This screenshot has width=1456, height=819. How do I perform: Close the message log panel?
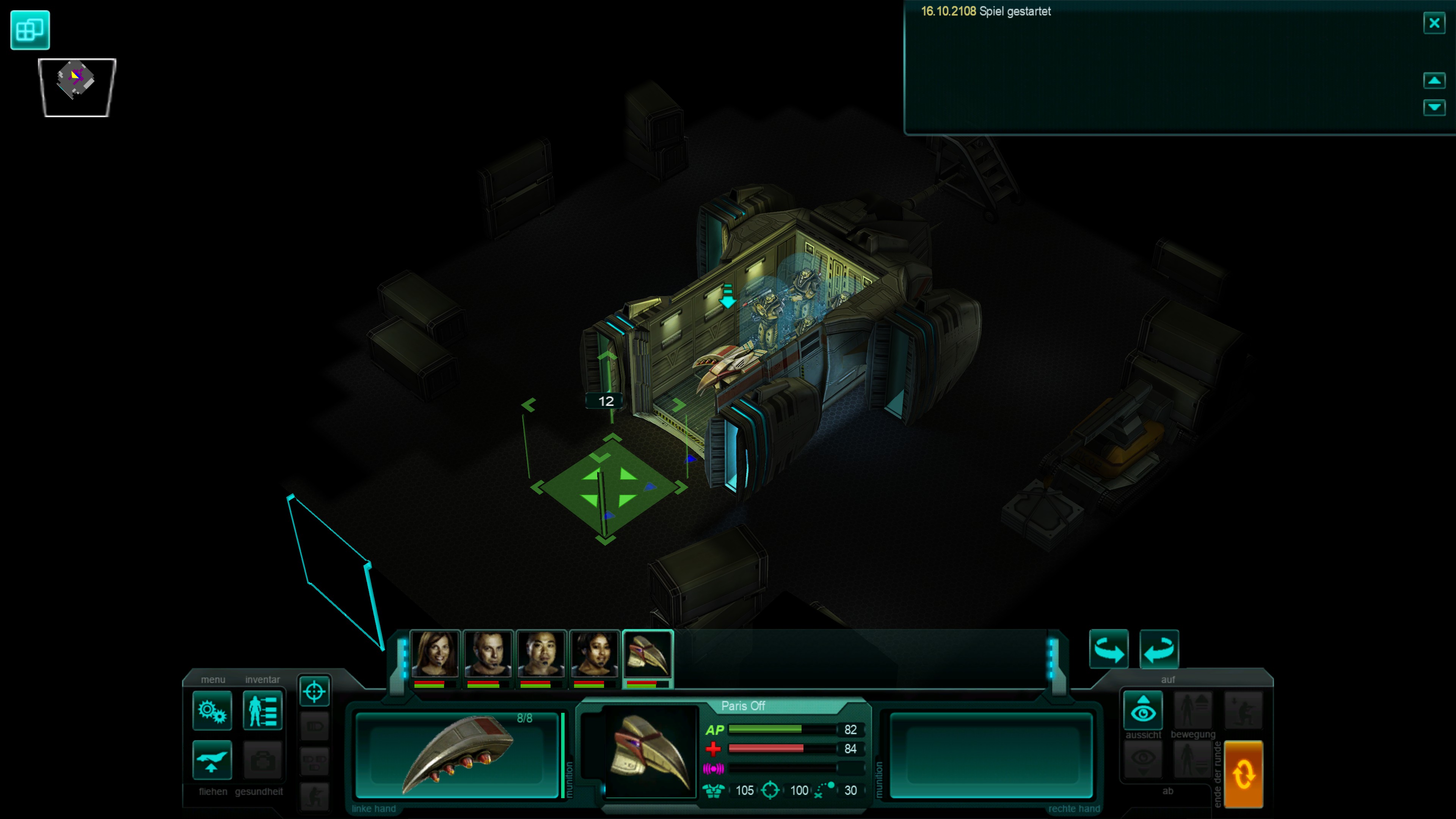[1434, 23]
